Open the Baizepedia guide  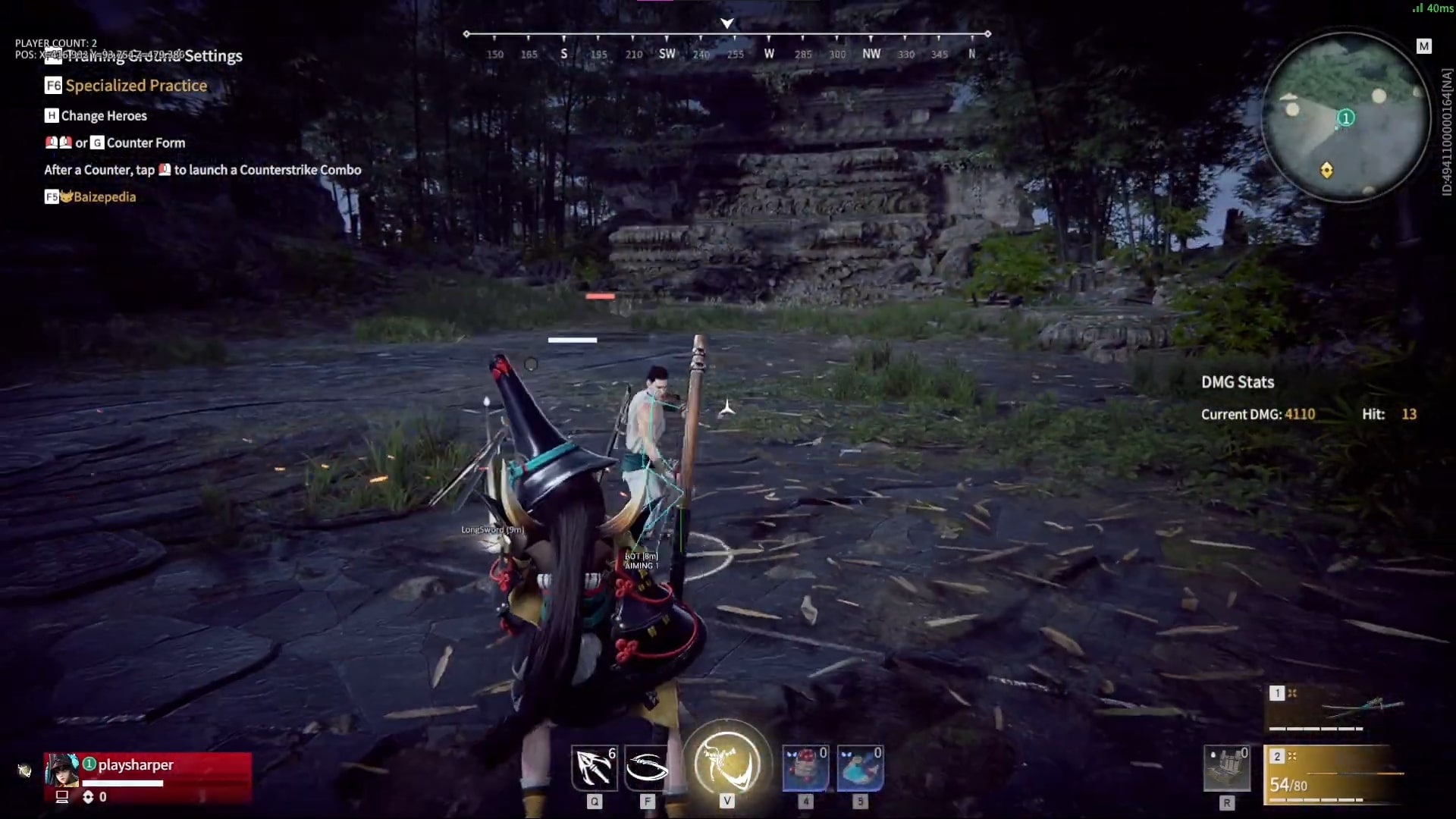tap(104, 197)
